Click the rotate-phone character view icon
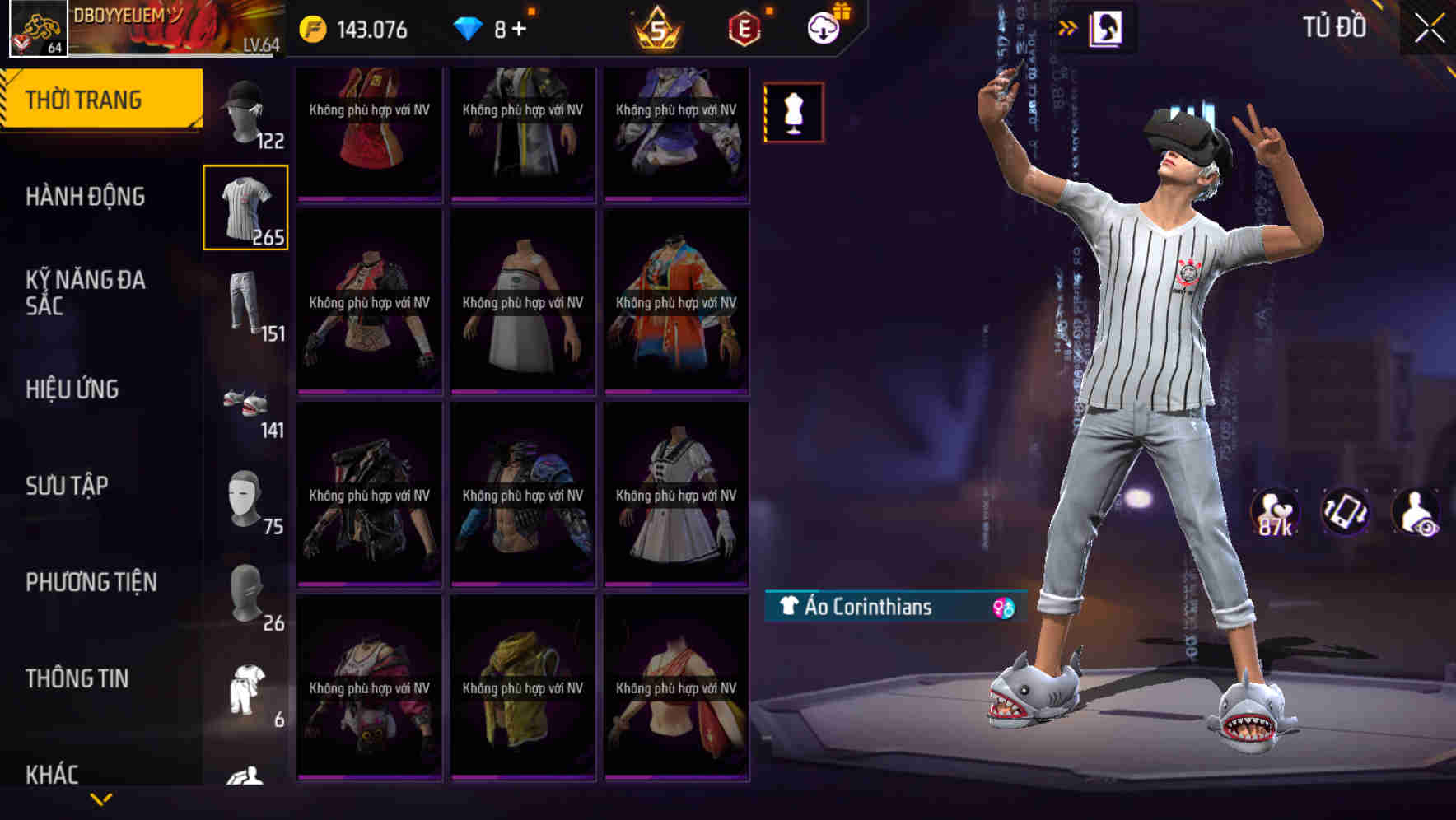This screenshot has width=1456, height=820. point(1346,512)
